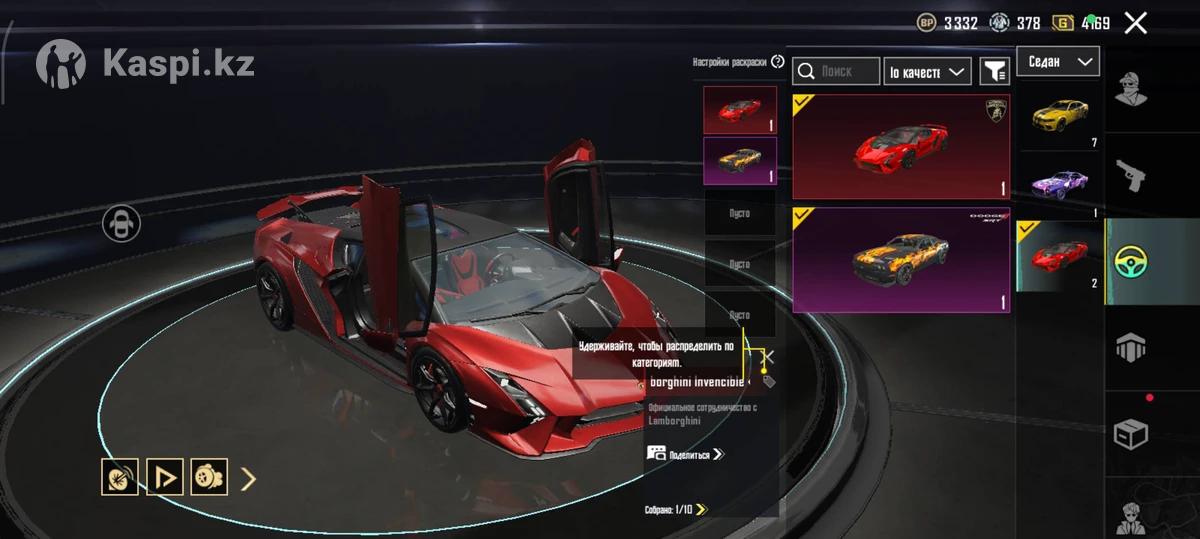Dismiss the hold-to-categorize tooltip

point(768,355)
